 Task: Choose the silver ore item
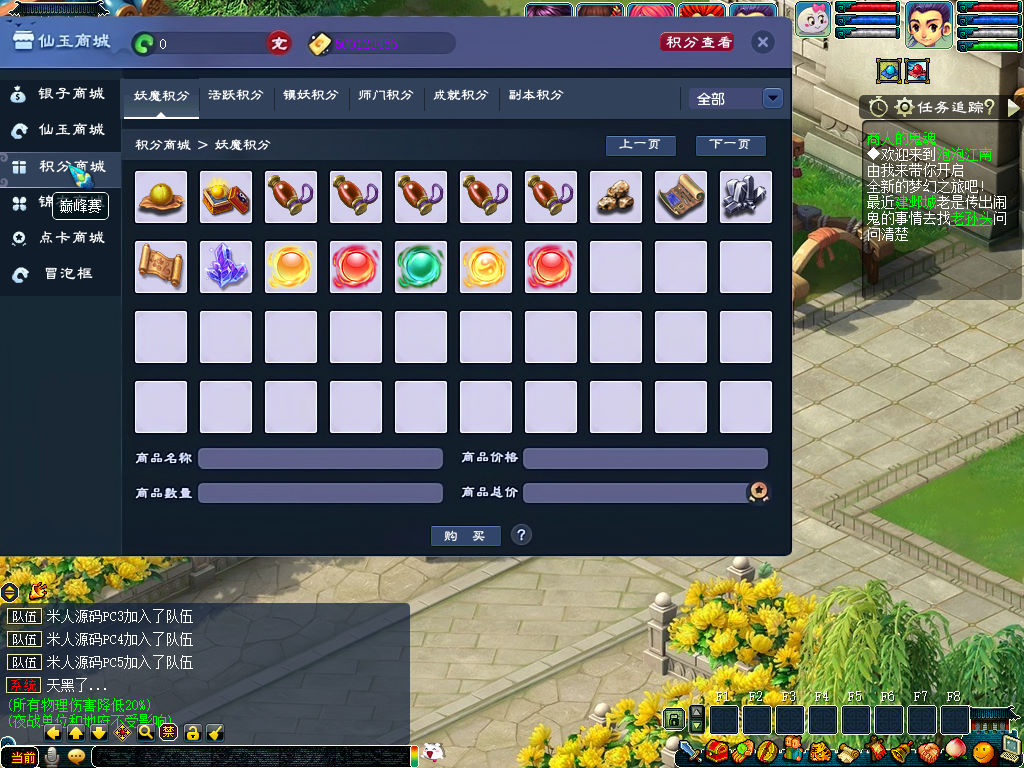click(746, 197)
